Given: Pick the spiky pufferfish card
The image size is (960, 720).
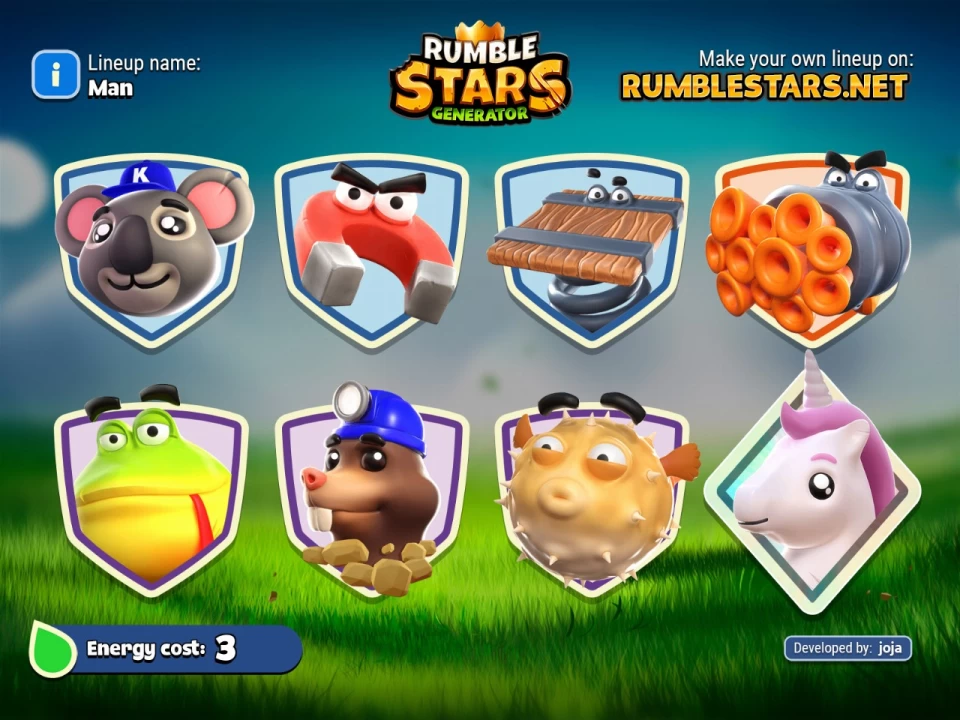Looking at the screenshot, I should click(592, 495).
